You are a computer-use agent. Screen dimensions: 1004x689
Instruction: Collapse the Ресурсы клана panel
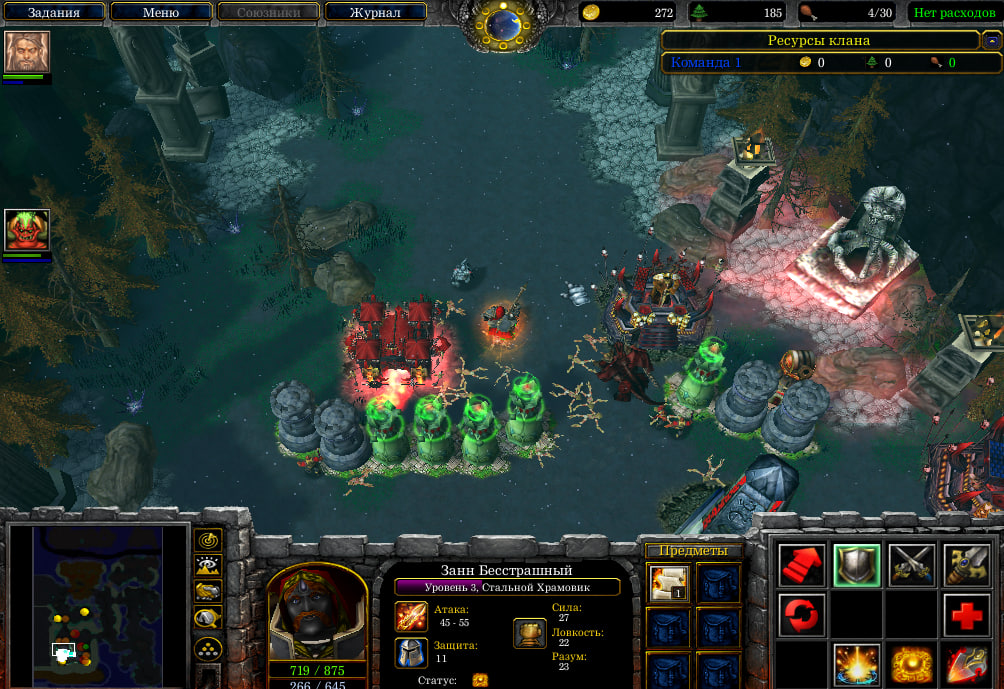(x=991, y=41)
